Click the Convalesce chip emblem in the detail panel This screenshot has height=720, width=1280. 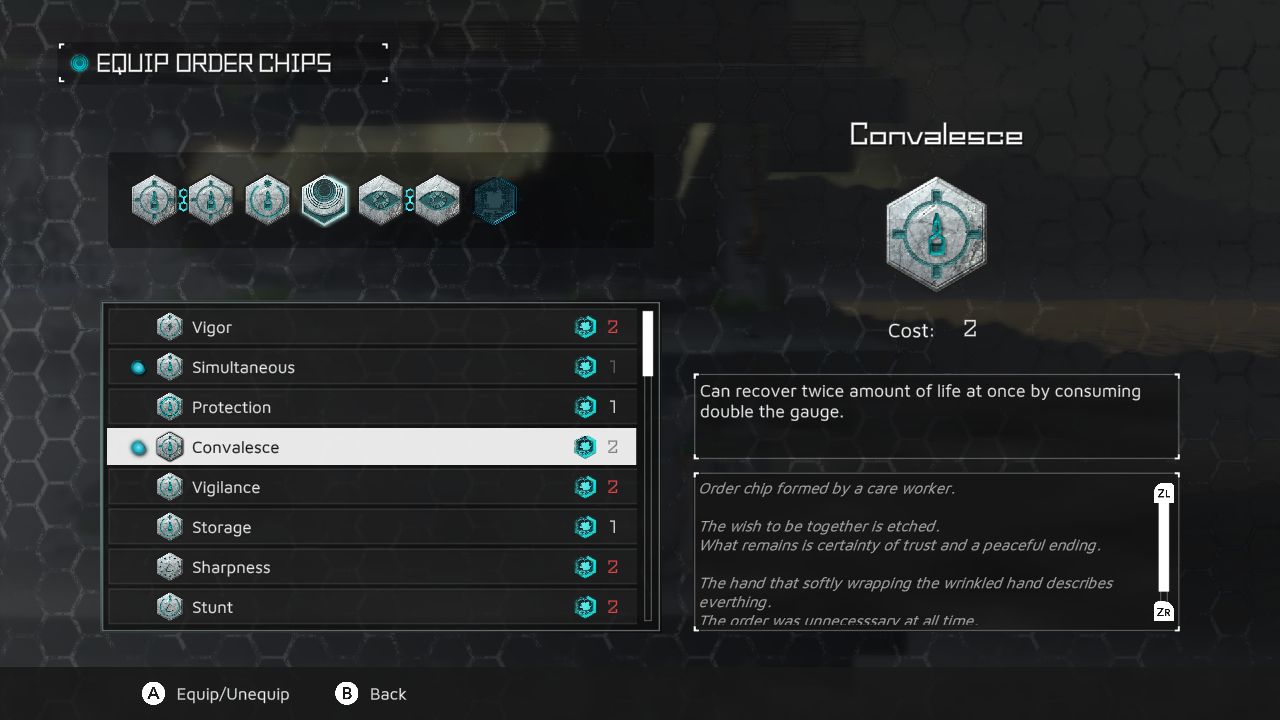coord(936,233)
